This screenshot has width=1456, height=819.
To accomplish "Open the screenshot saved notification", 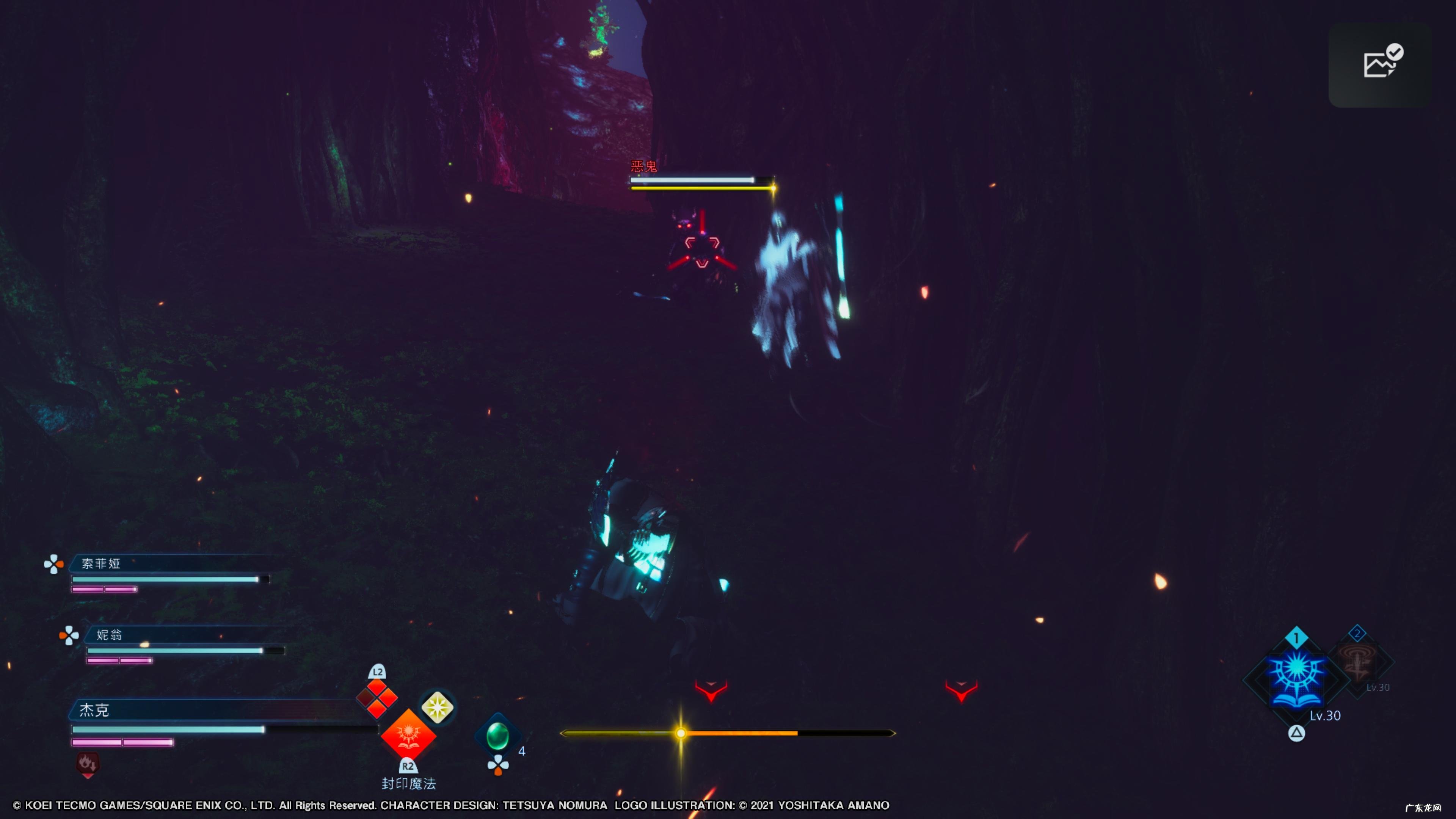I will (1380, 64).
